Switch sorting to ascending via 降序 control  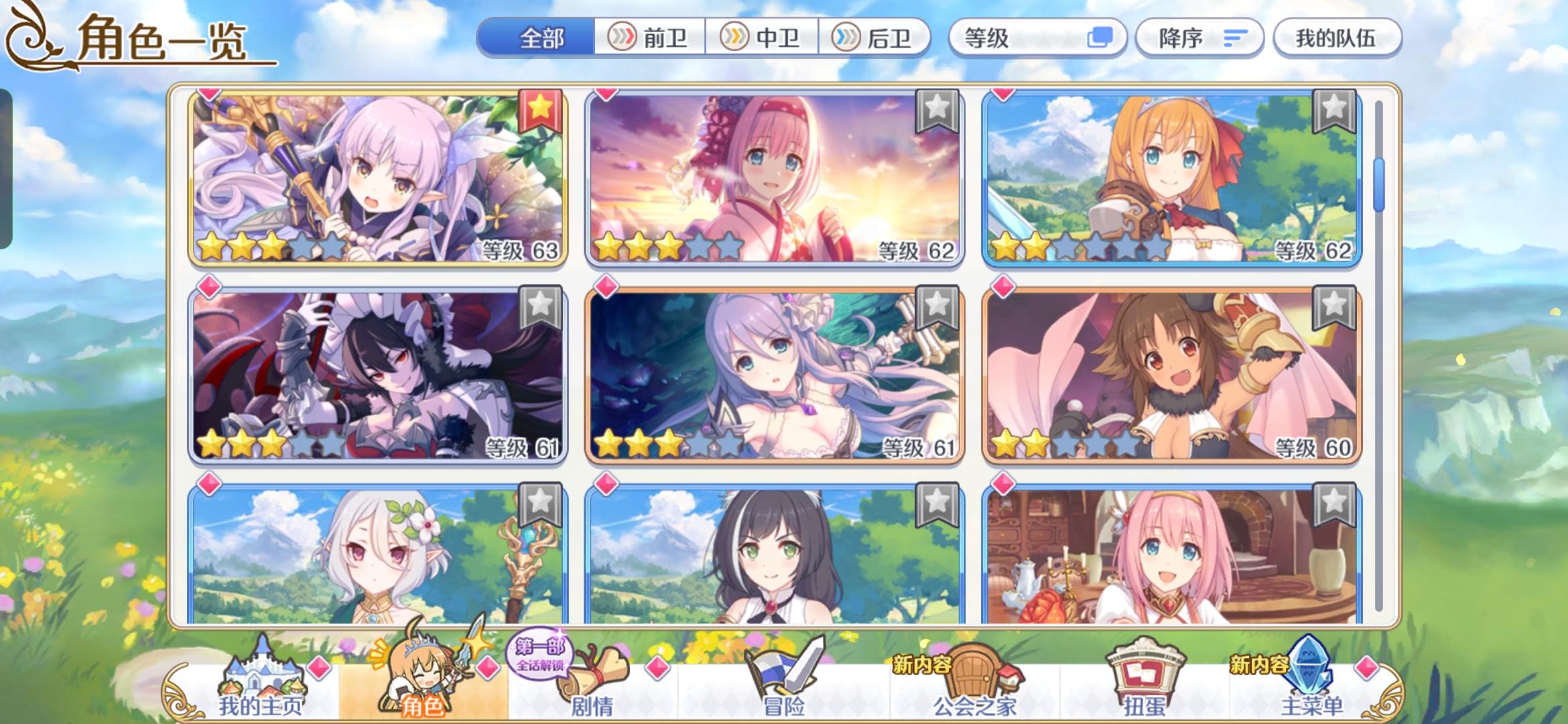point(1199,38)
